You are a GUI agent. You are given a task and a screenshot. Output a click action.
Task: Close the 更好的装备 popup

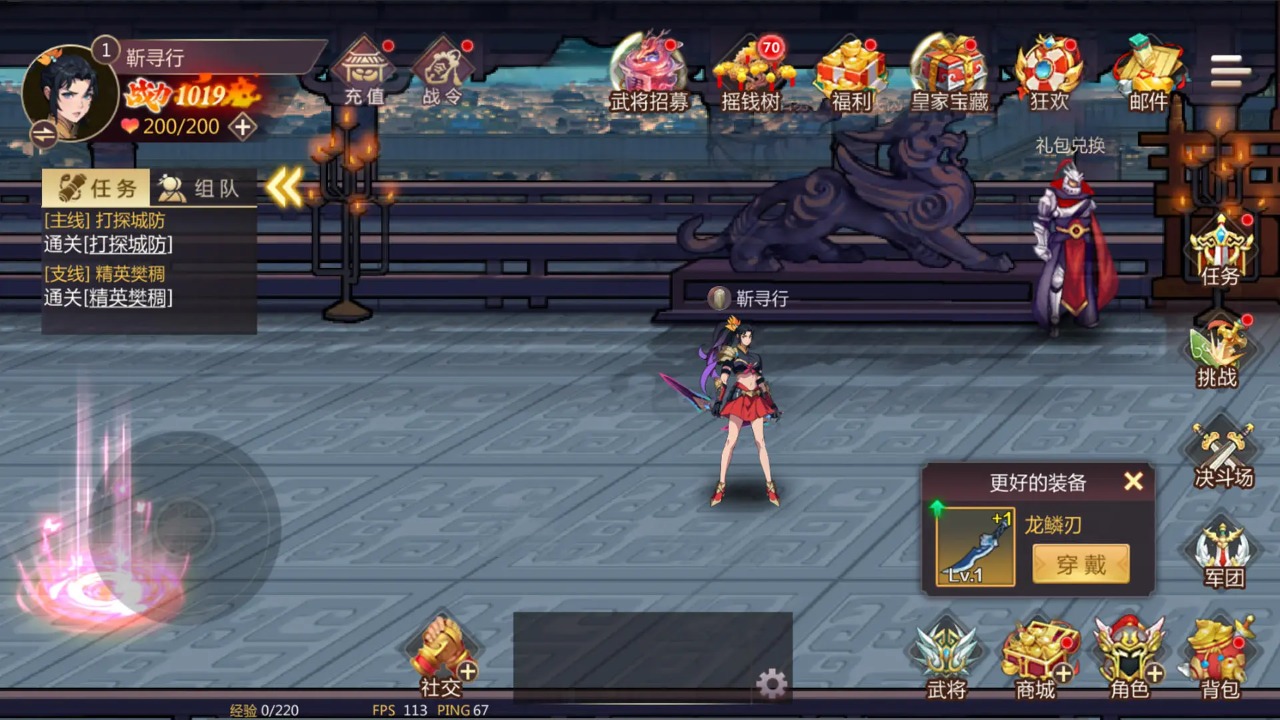click(1133, 482)
